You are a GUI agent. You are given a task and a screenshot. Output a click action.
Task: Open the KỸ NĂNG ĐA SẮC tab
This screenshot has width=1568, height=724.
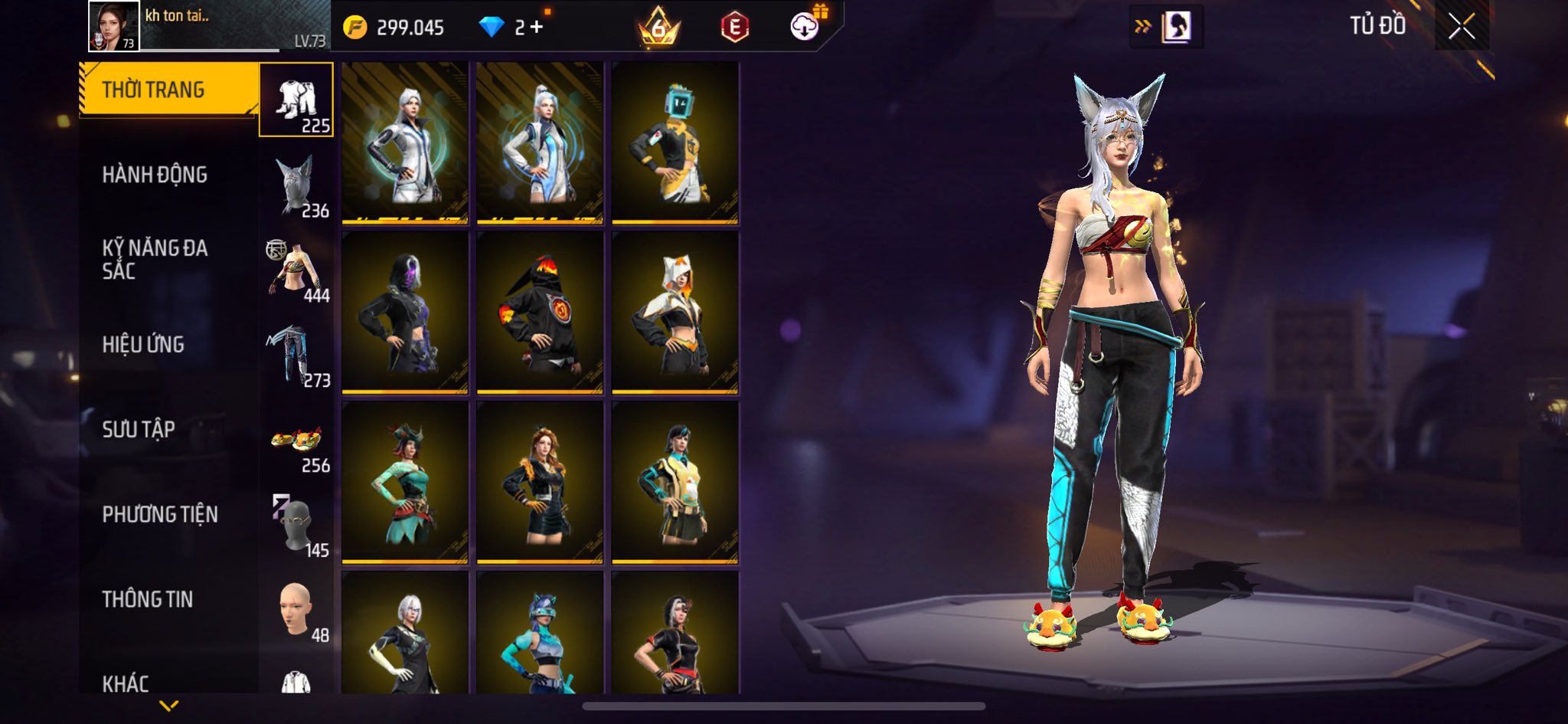click(x=155, y=259)
